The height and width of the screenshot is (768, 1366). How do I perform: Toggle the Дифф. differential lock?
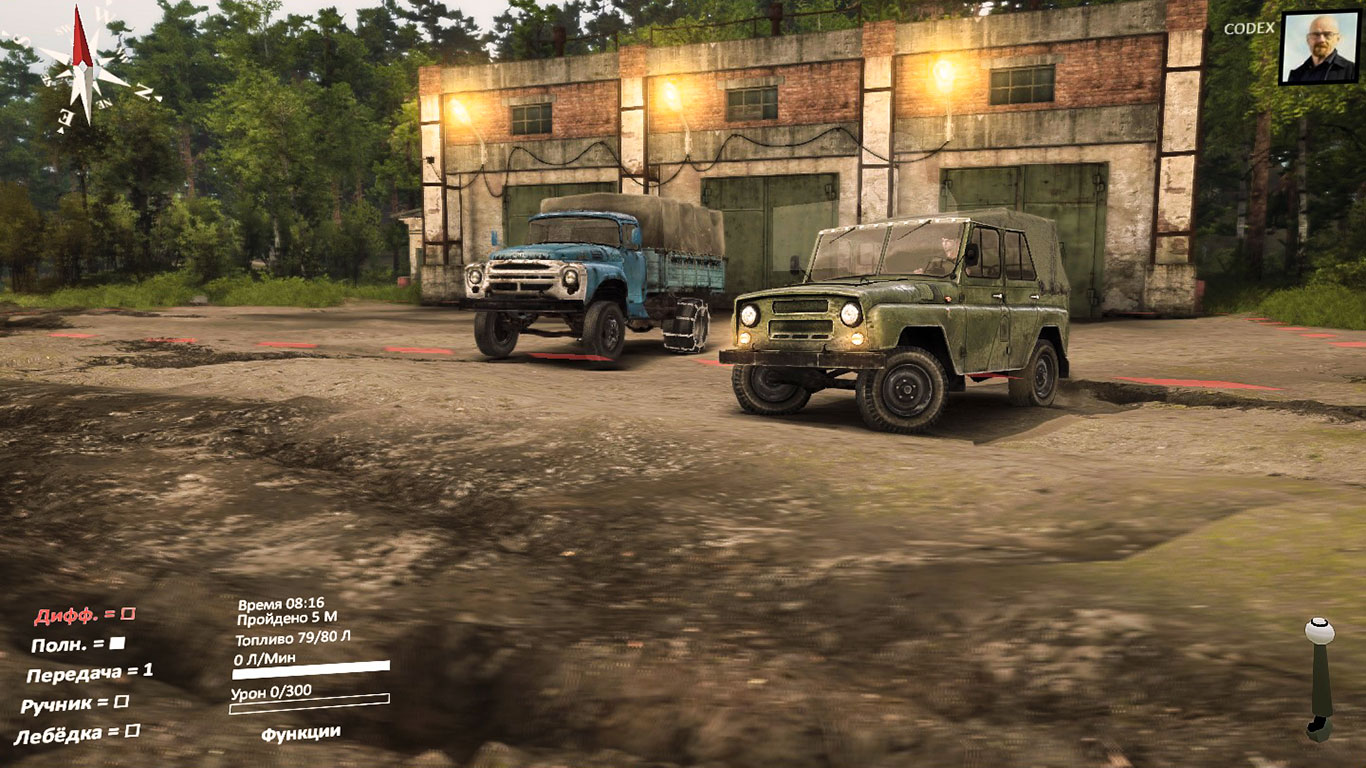pyautogui.click(x=85, y=616)
